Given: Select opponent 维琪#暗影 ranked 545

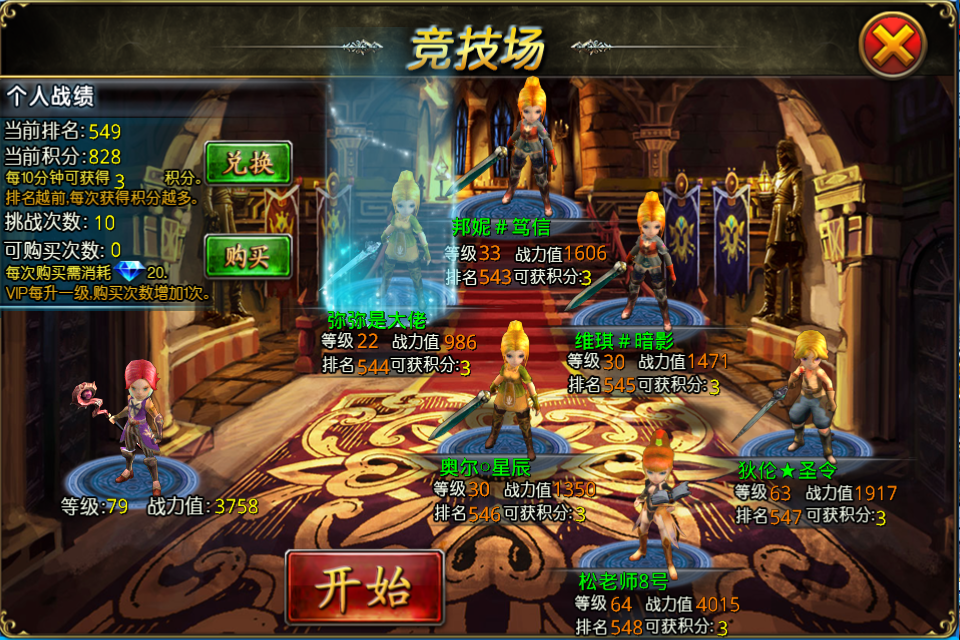Looking at the screenshot, I should coord(650,260).
